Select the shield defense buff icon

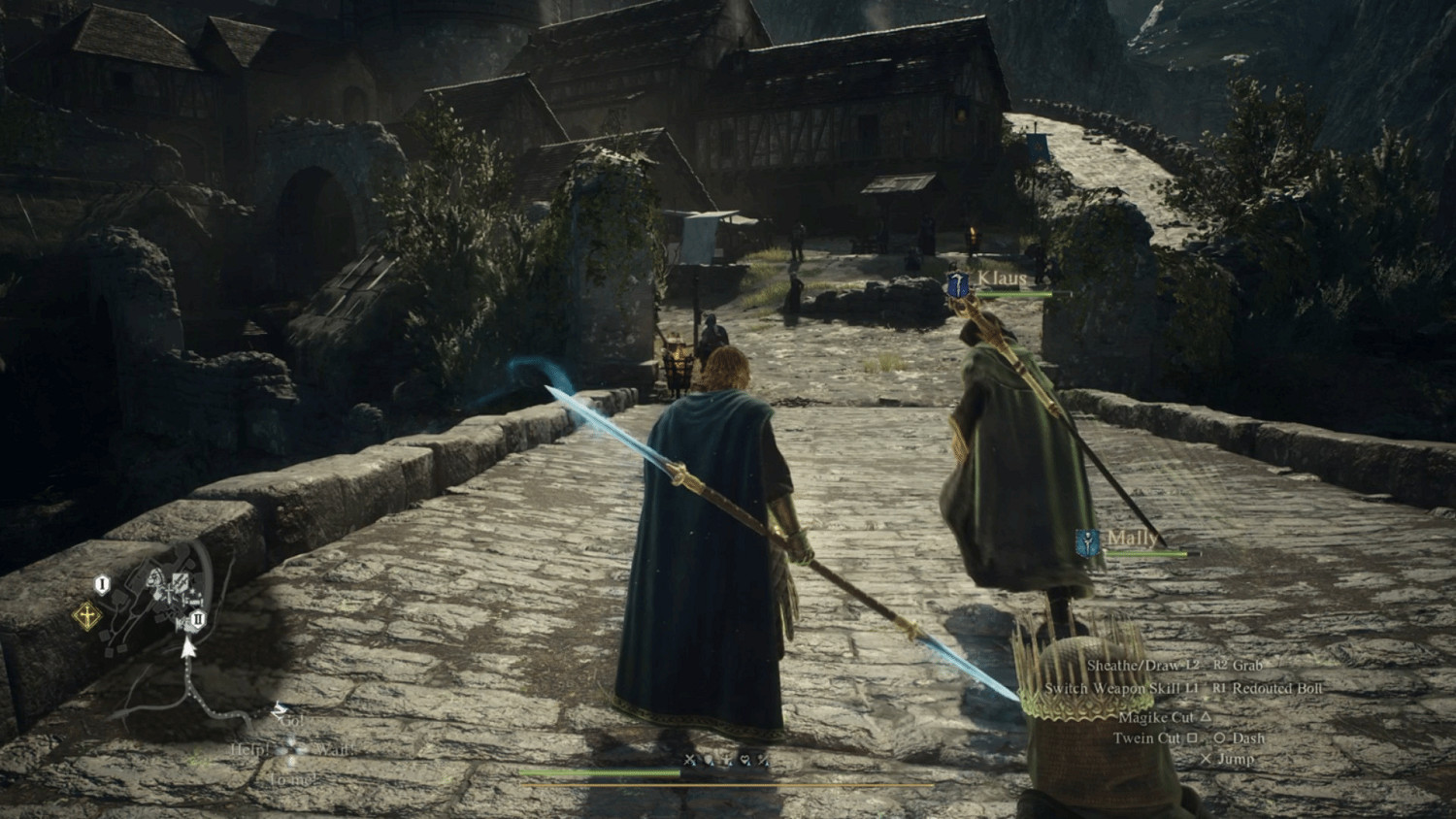[709, 760]
